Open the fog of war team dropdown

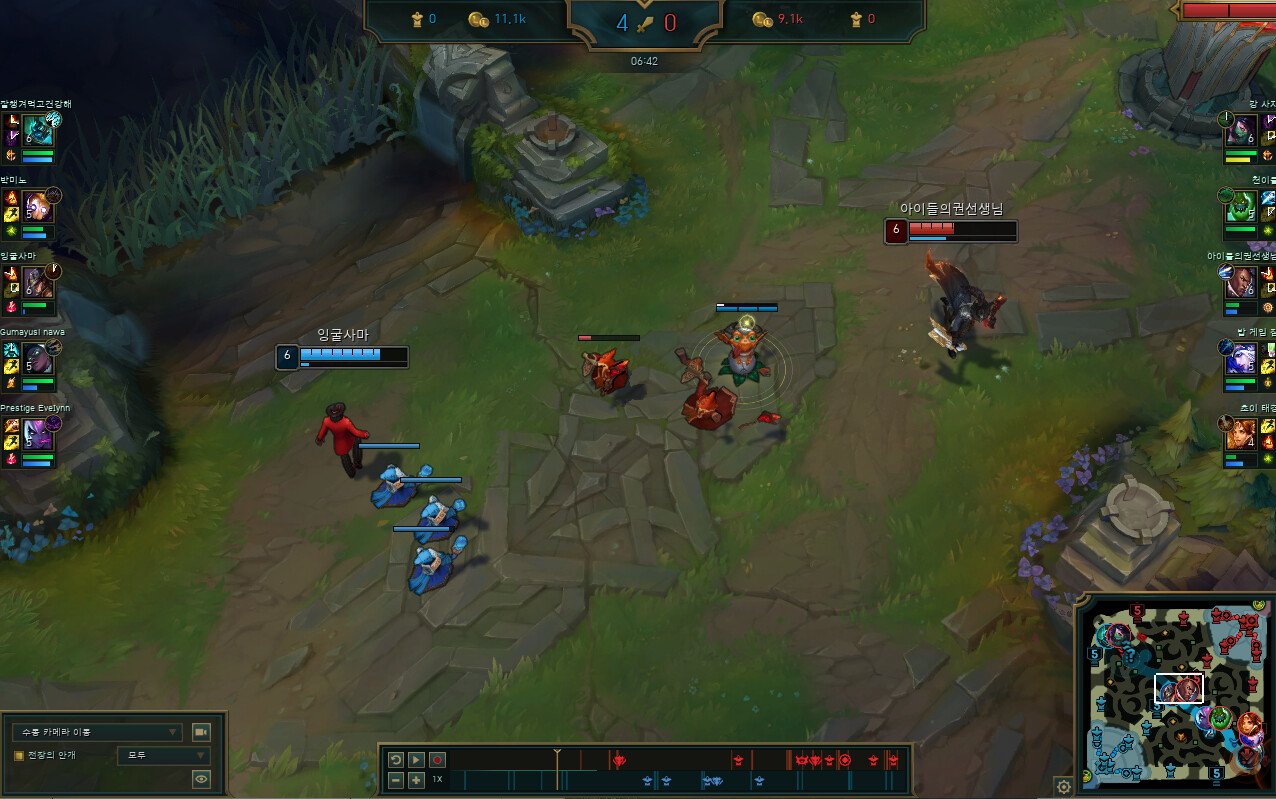coord(163,755)
